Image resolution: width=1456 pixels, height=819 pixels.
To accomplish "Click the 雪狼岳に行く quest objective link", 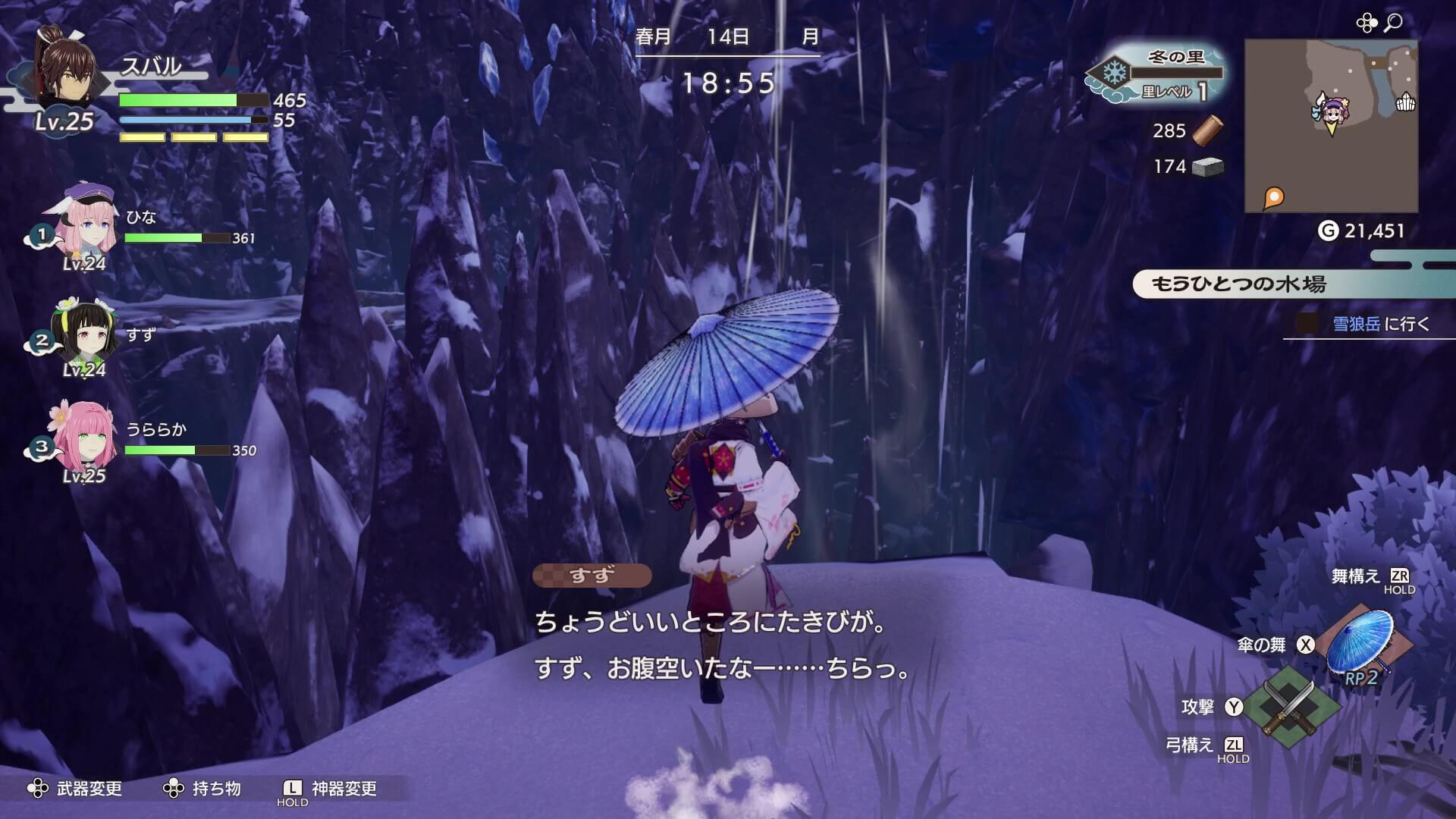I will pos(1380,322).
